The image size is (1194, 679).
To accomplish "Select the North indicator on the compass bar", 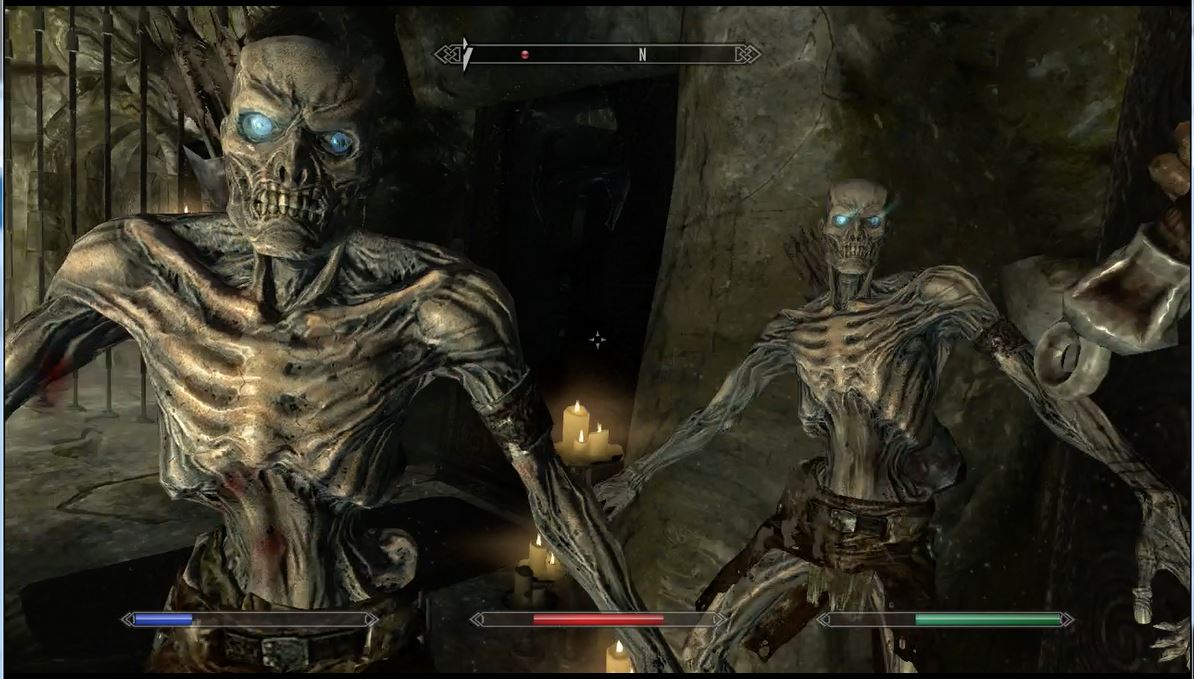I will click(642, 55).
